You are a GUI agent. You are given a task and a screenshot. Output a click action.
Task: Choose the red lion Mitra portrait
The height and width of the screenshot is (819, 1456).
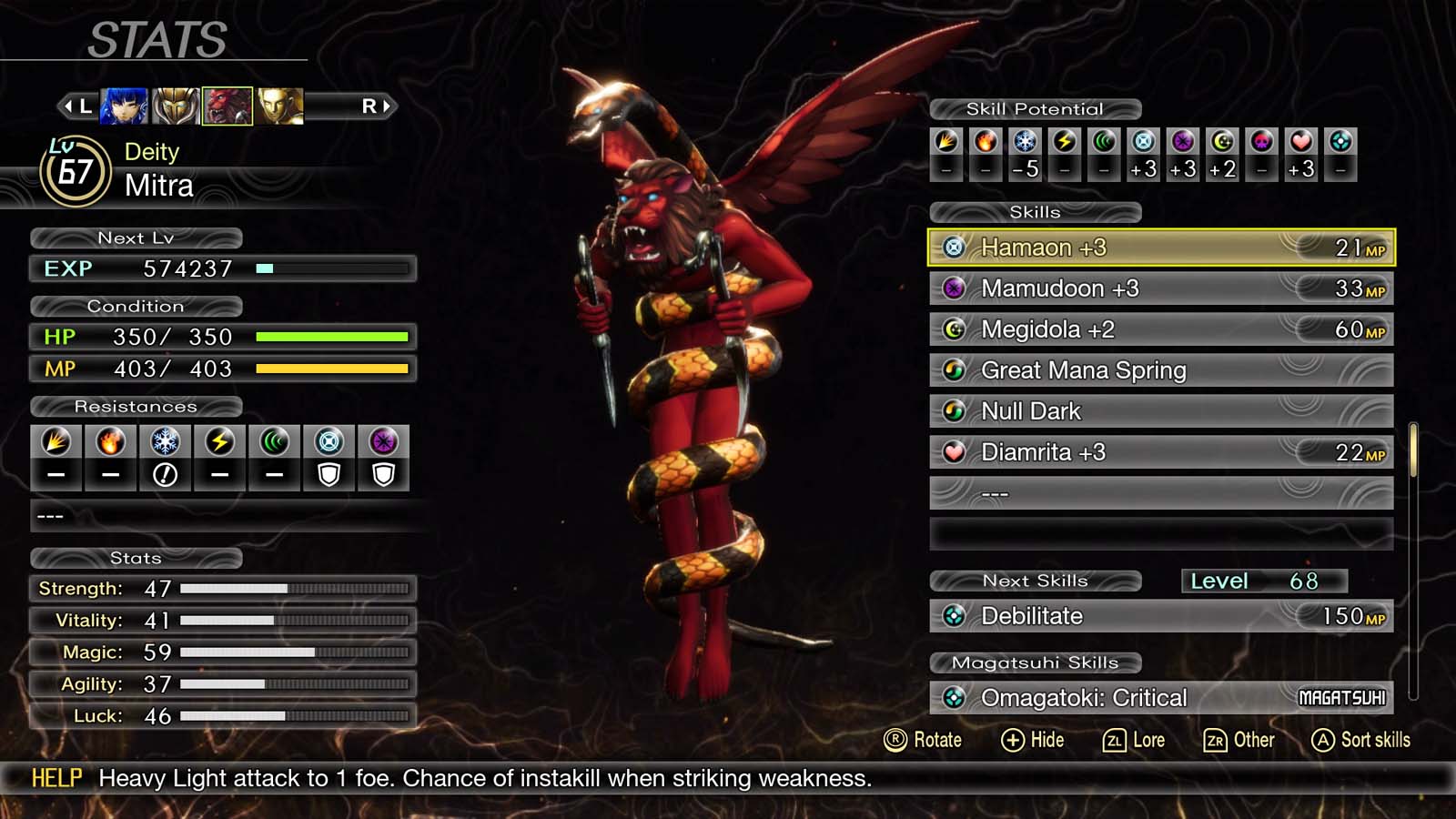click(x=227, y=106)
